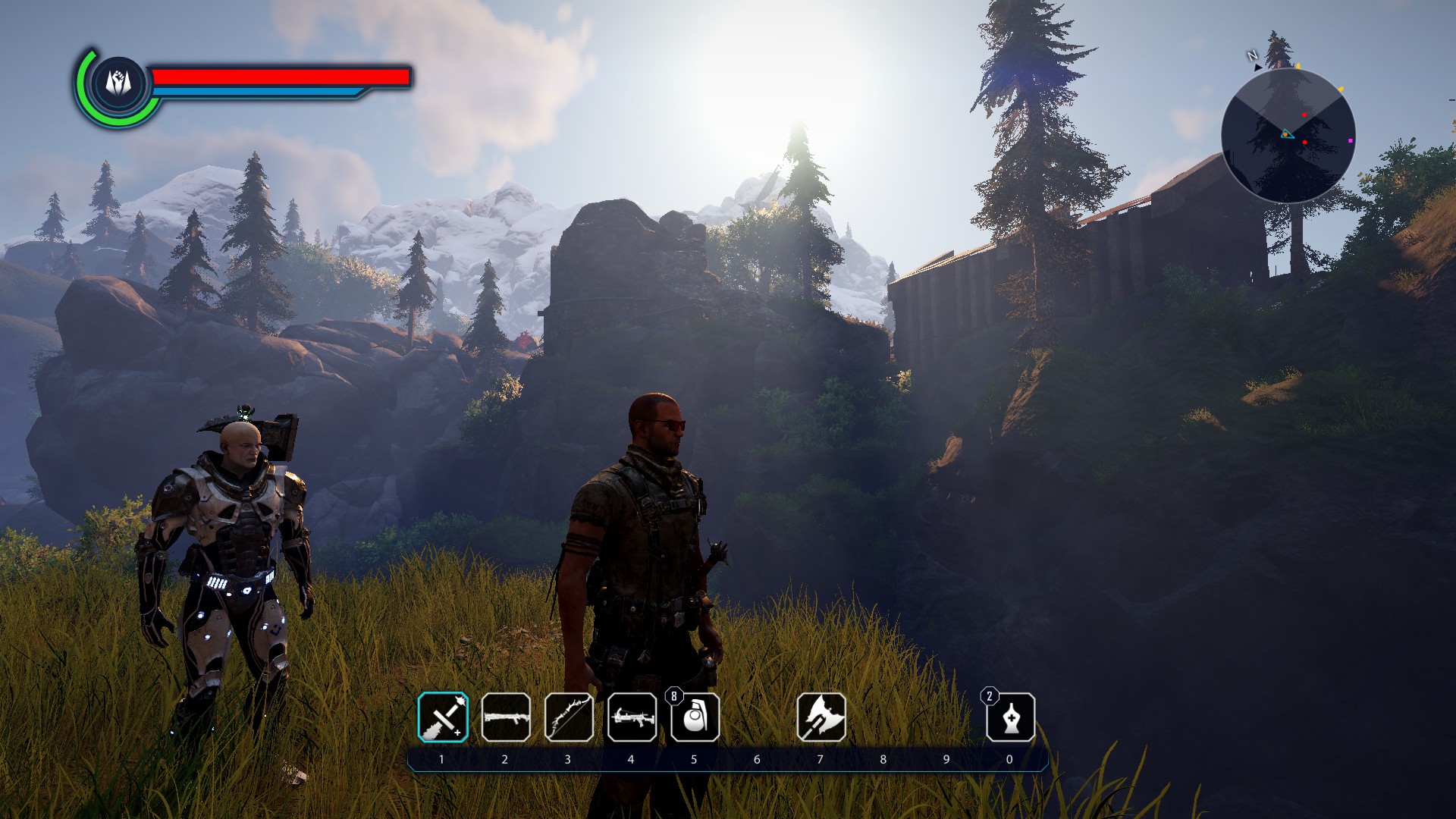Equip the shotgun in hotbar slot 2
The image size is (1456, 819).
pos(506,717)
